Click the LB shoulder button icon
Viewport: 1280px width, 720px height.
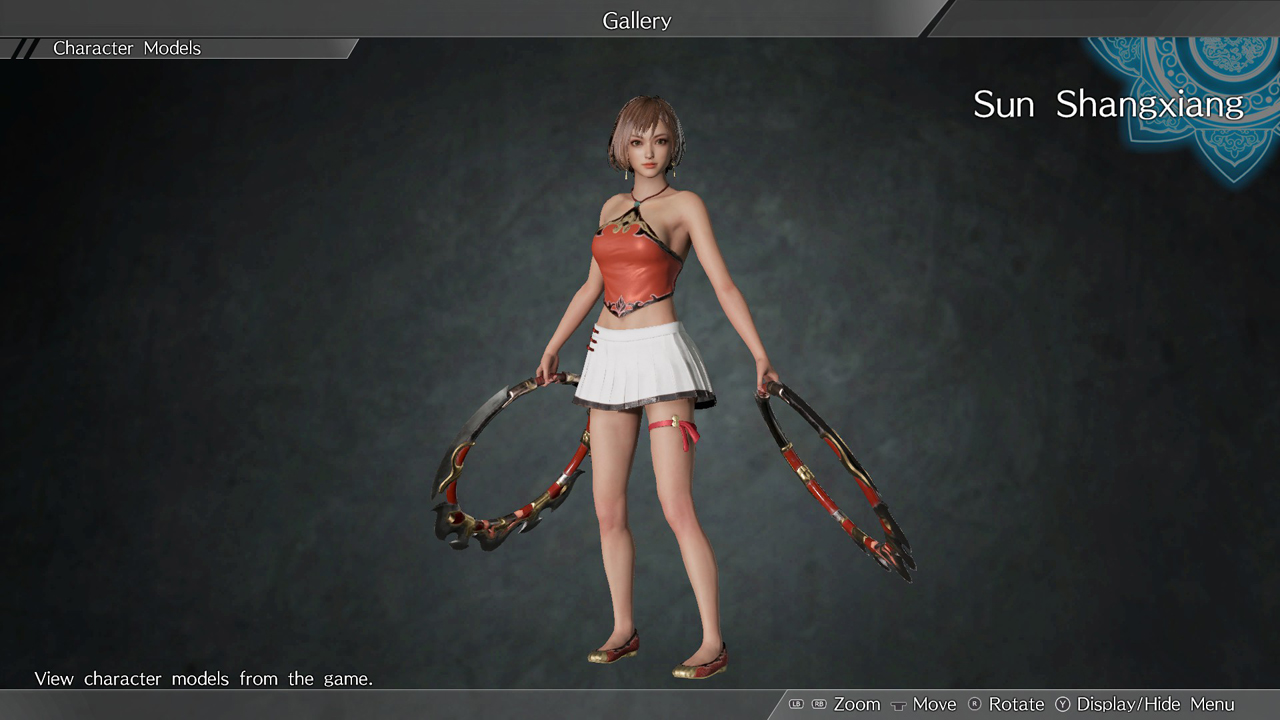click(x=796, y=703)
